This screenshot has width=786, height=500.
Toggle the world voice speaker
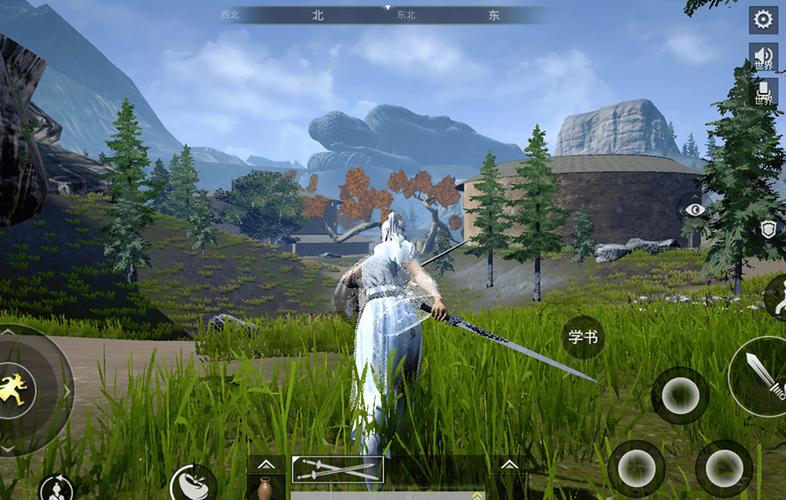coord(763,56)
